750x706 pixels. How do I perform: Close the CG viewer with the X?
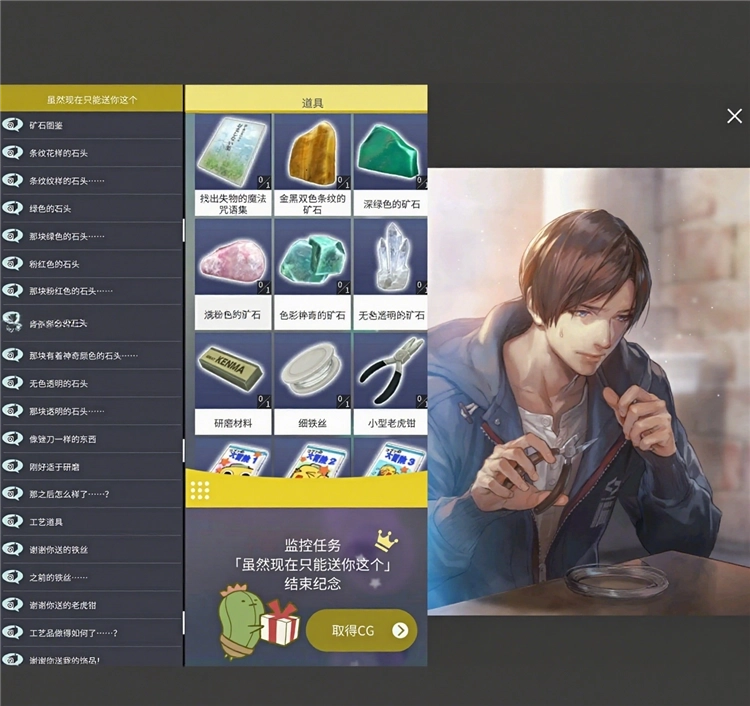(734, 116)
